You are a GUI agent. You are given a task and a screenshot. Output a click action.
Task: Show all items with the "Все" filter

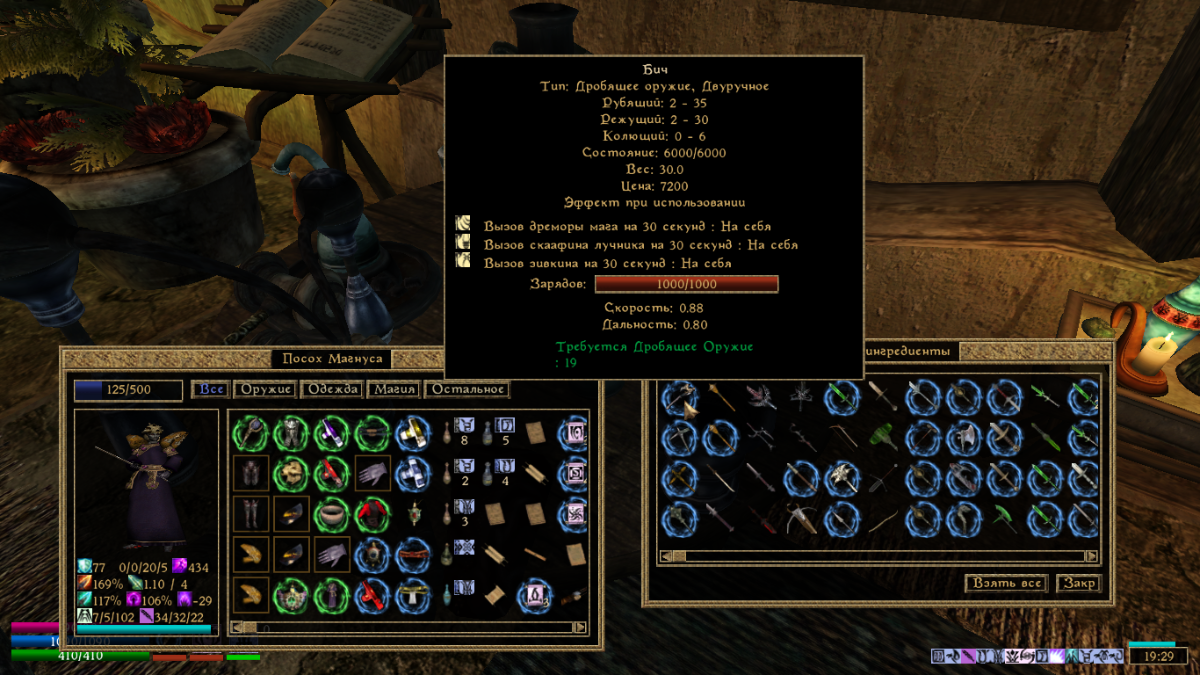click(x=211, y=389)
